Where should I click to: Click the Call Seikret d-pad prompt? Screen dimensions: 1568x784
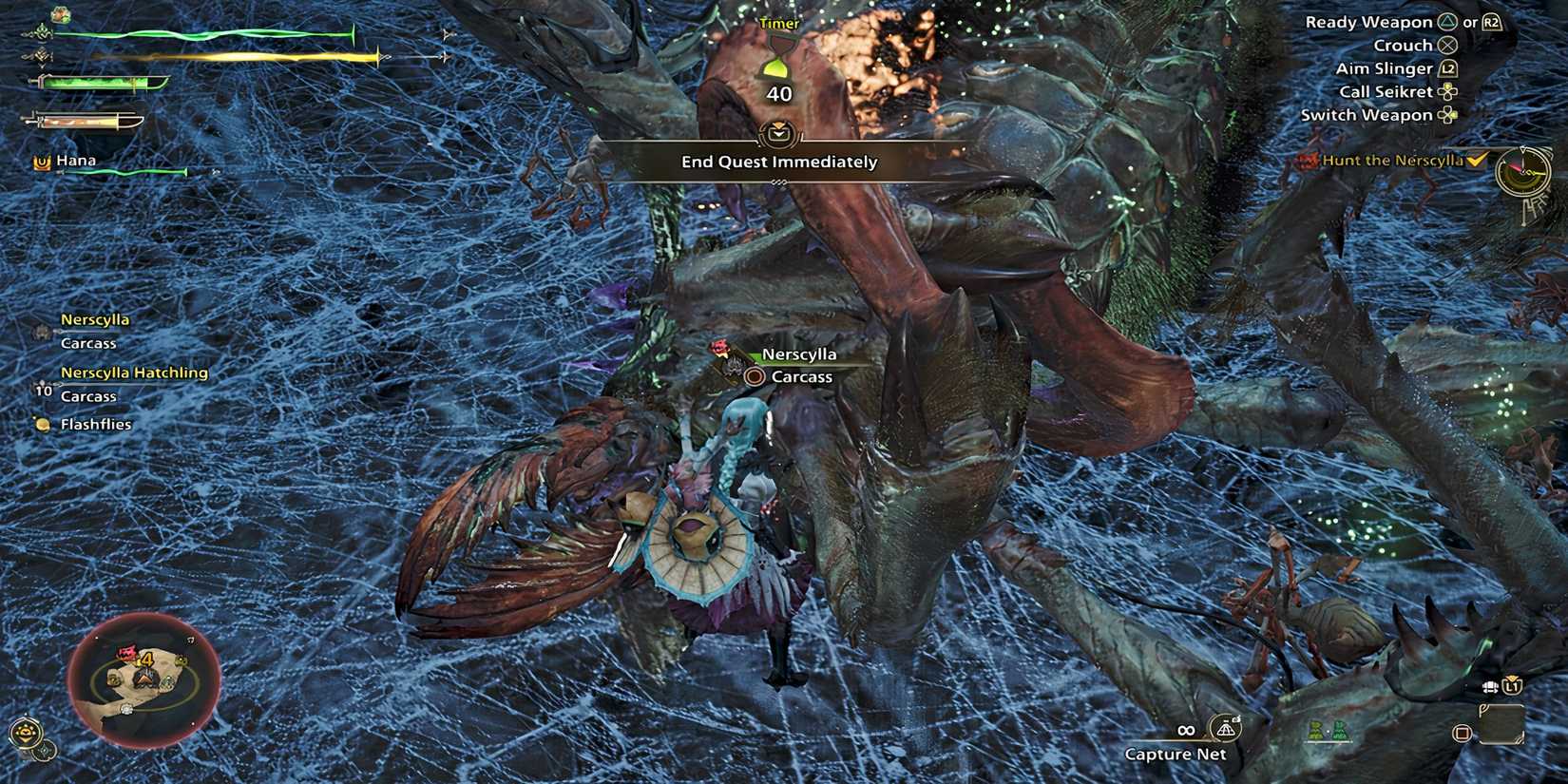(x=1446, y=91)
